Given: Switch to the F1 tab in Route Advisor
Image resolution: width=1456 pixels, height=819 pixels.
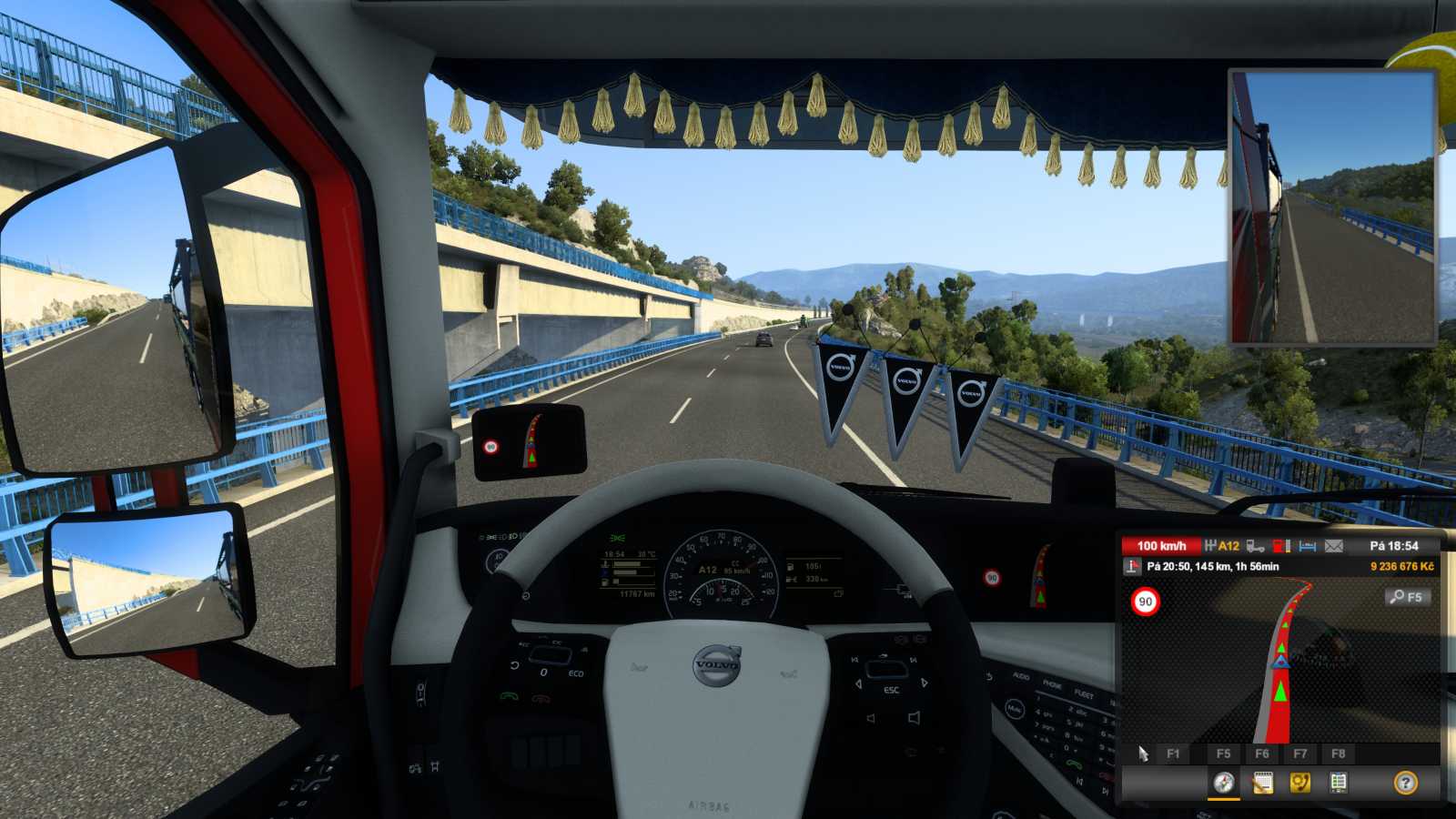Looking at the screenshot, I should [x=1174, y=754].
